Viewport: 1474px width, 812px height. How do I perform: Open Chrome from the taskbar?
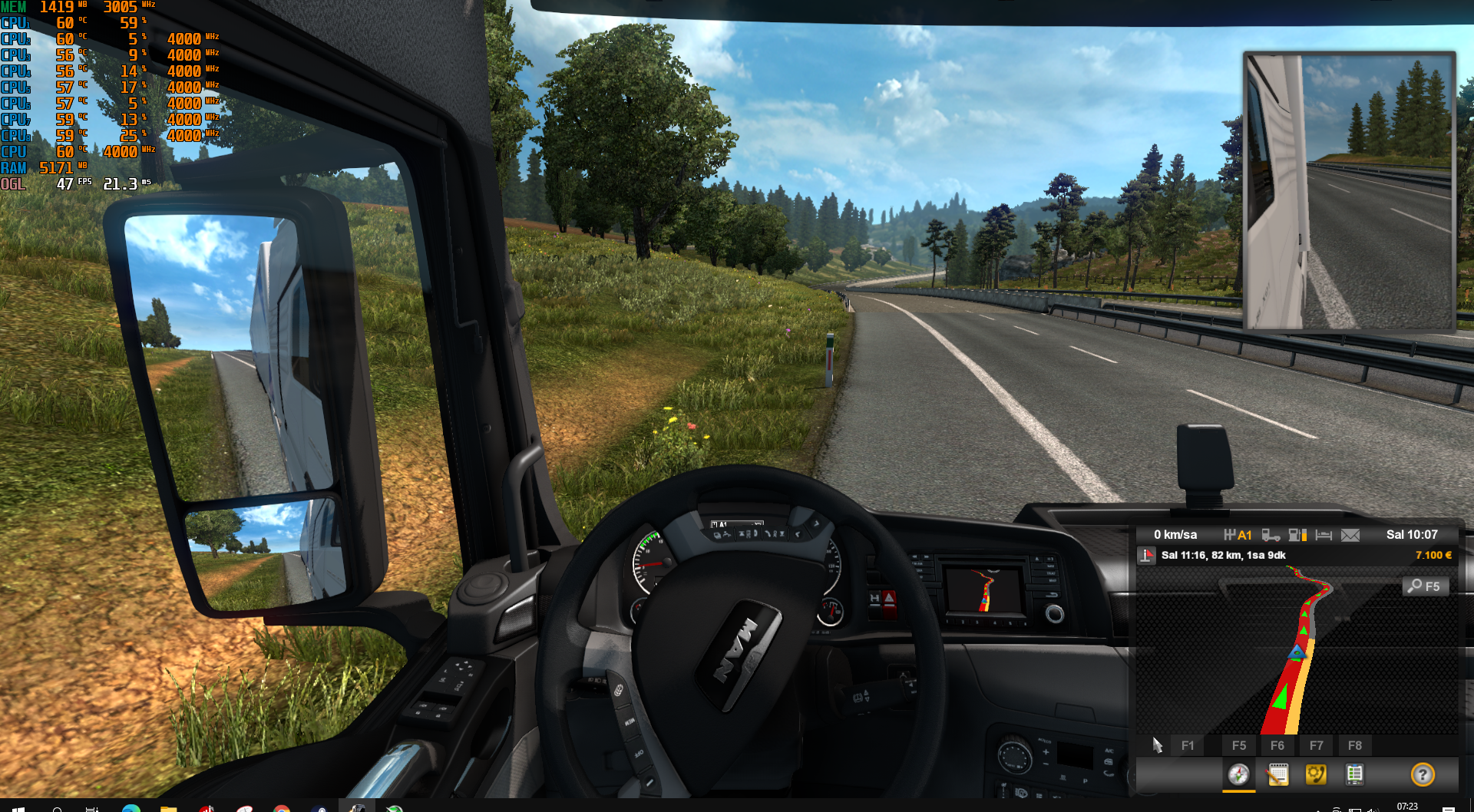coord(282,808)
